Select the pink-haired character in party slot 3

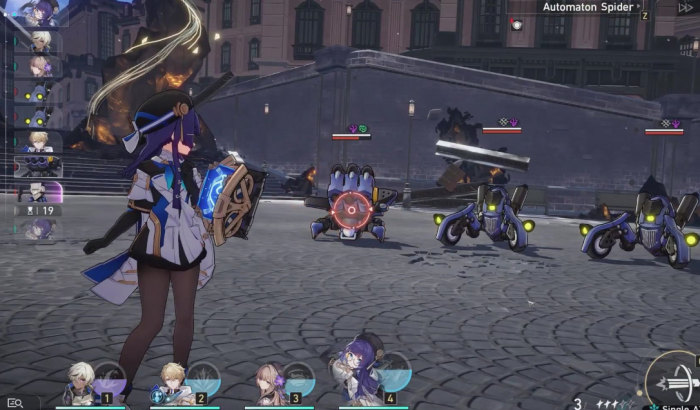[x=270, y=382]
